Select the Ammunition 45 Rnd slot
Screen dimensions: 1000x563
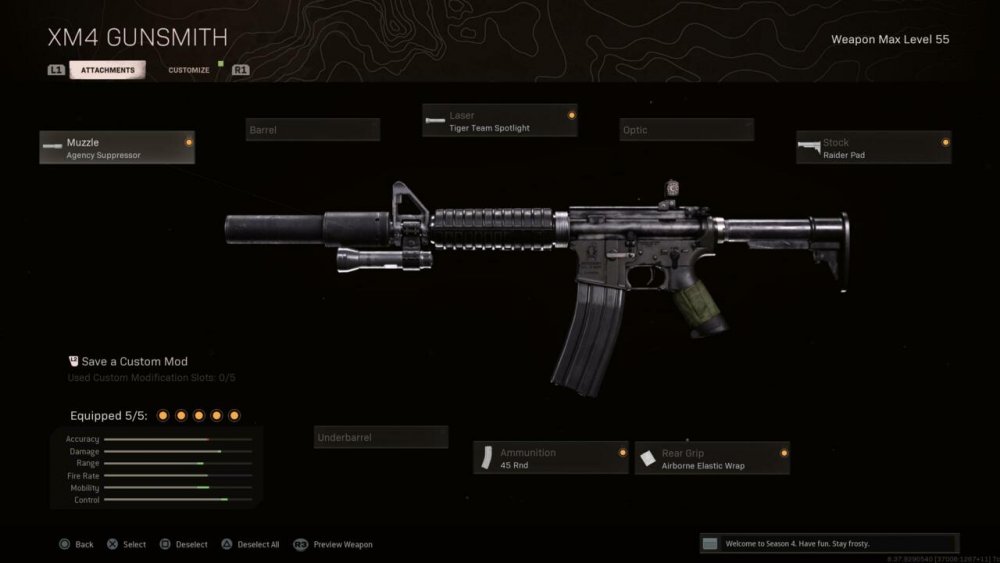click(551, 458)
